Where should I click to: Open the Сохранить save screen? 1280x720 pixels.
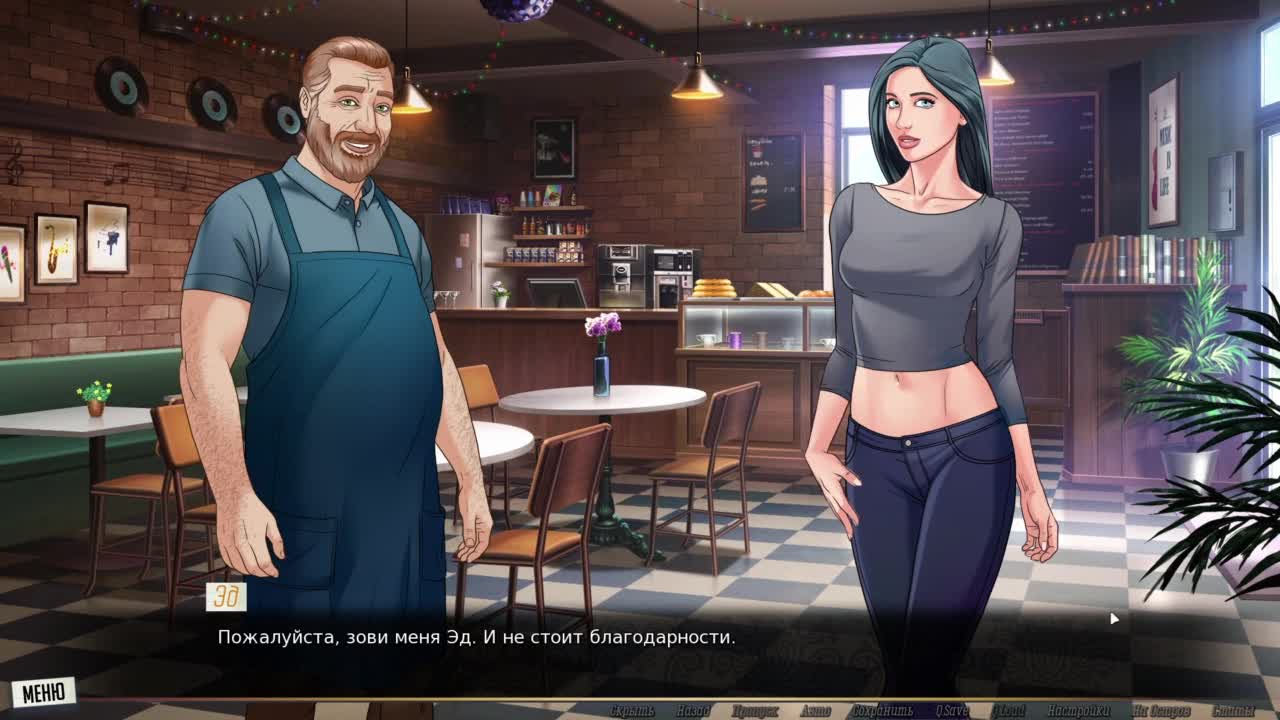tap(882, 711)
